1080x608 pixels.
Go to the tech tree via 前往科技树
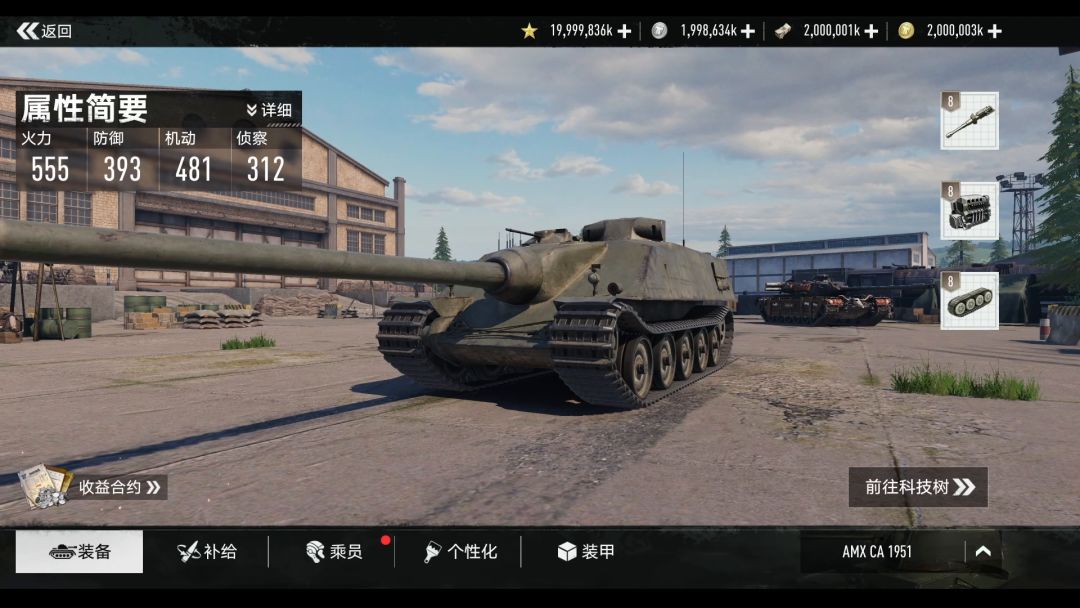tap(918, 487)
